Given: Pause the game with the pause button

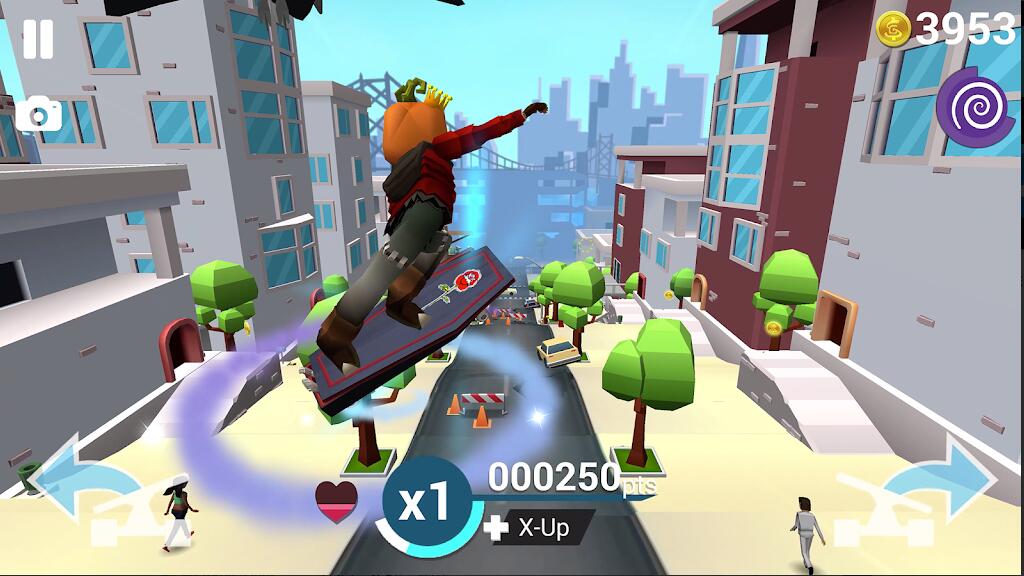Looking at the screenshot, I should [x=38, y=38].
